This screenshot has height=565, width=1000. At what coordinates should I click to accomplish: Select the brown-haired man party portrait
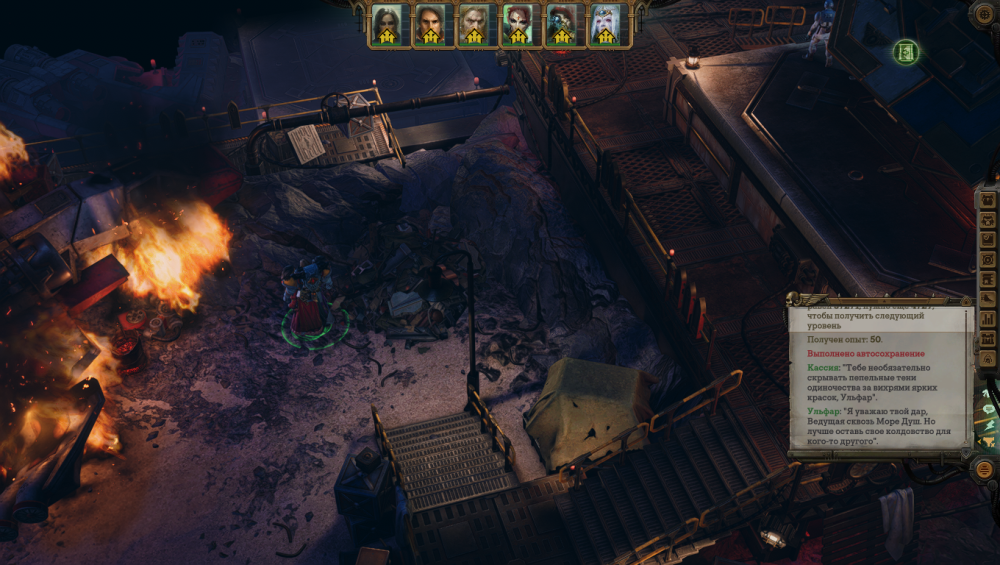(x=430, y=23)
